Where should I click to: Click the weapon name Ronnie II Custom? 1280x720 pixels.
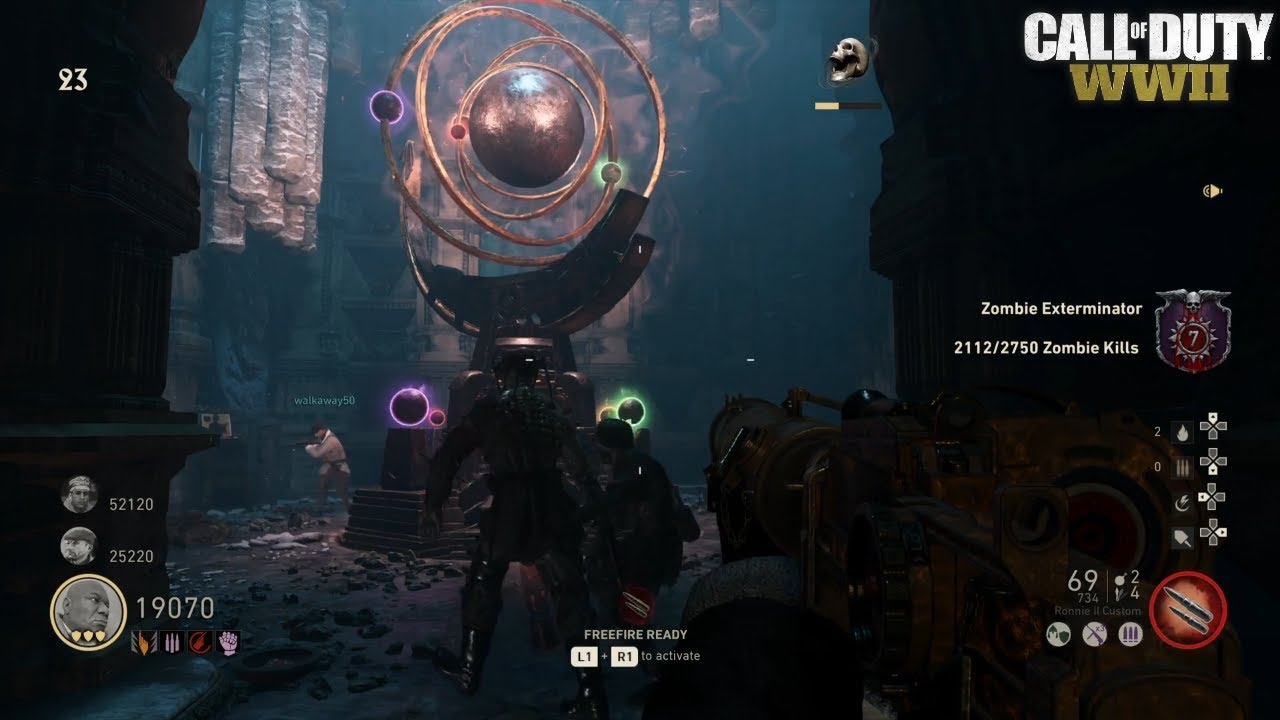coord(1096,610)
